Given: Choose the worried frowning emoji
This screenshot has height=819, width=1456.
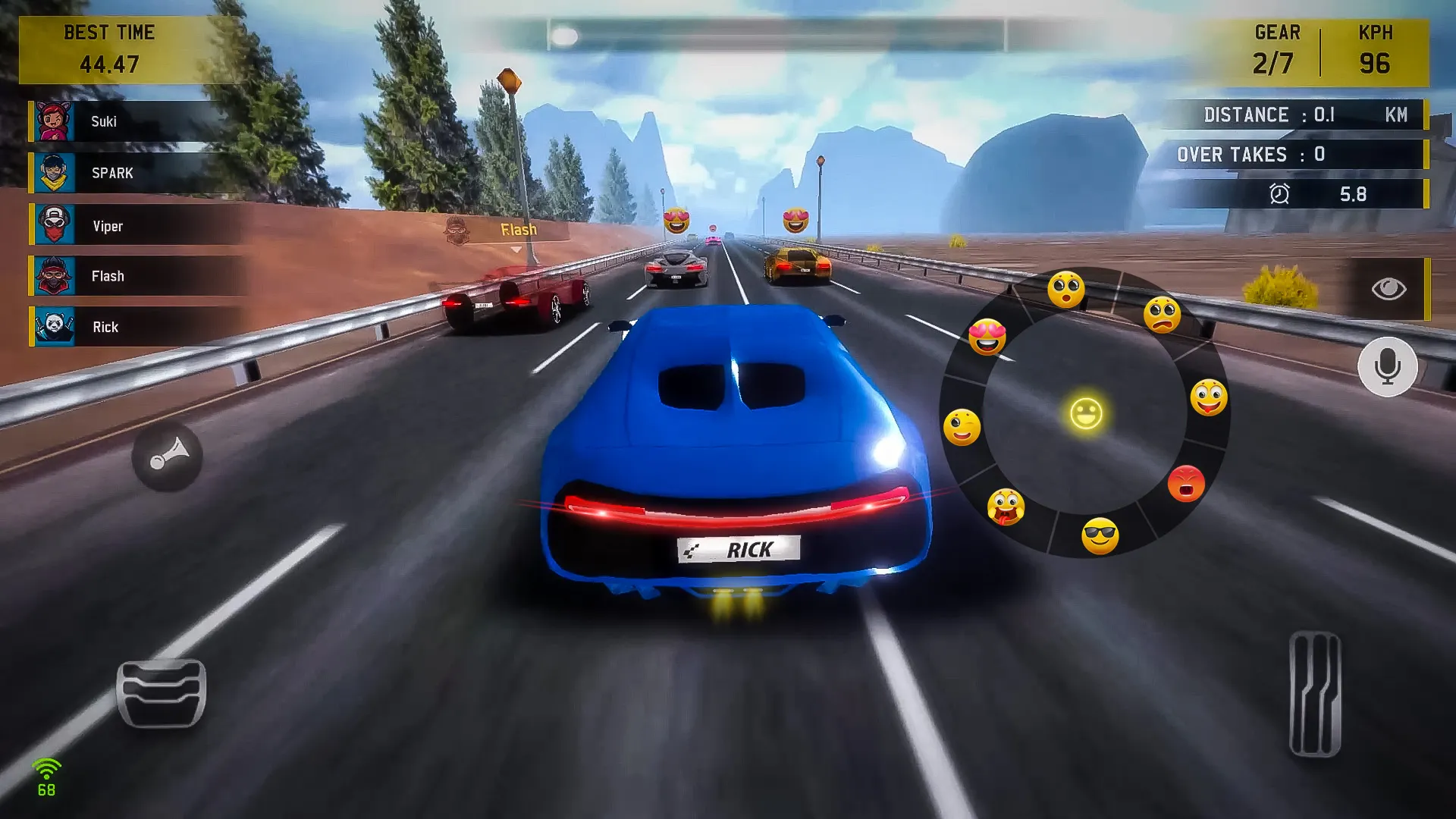Looking at the screenshot, I should [x=1162, y=315].
